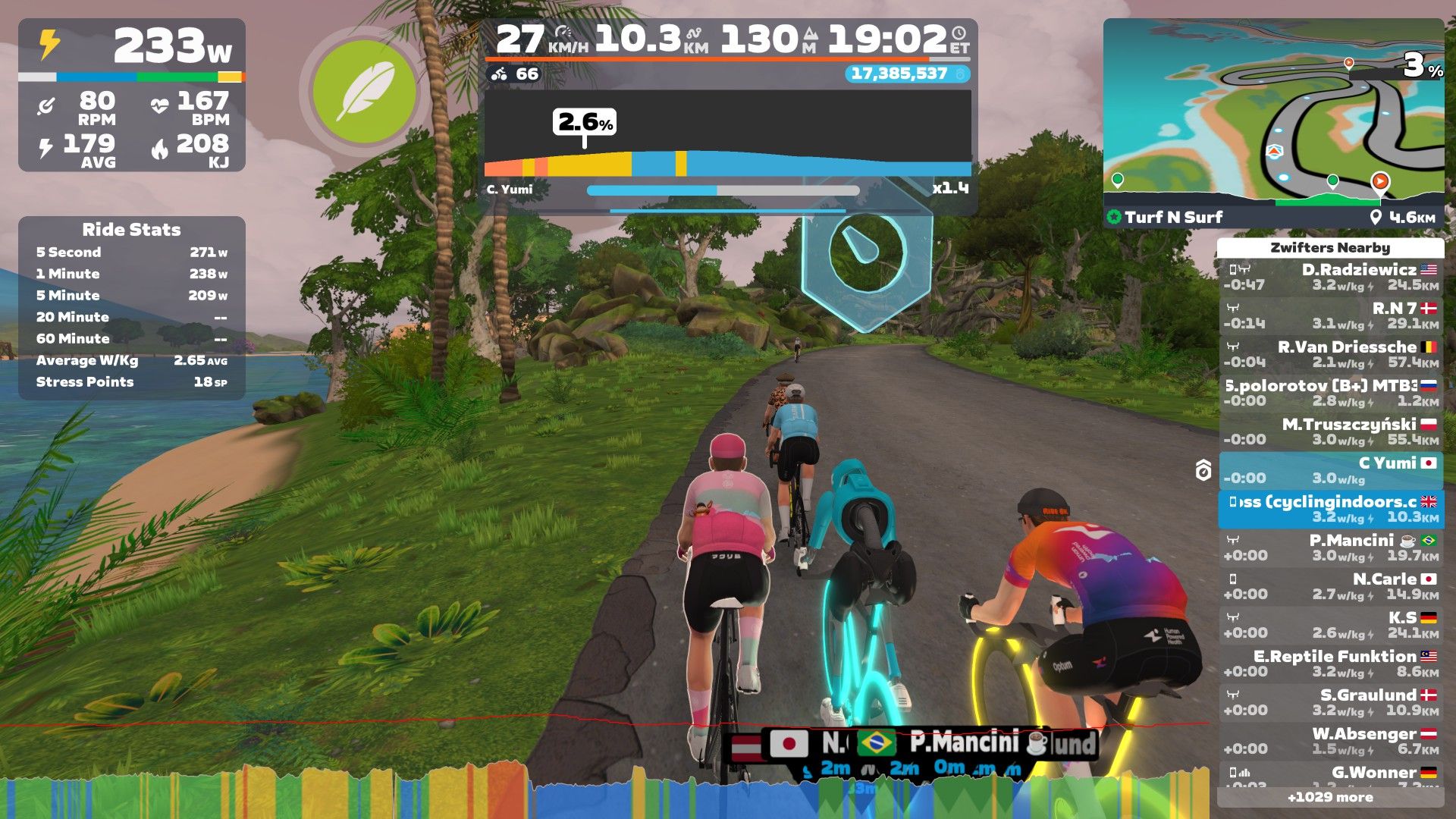
Task: Click the 233w power panel
Action: click(x=132, y=95)
